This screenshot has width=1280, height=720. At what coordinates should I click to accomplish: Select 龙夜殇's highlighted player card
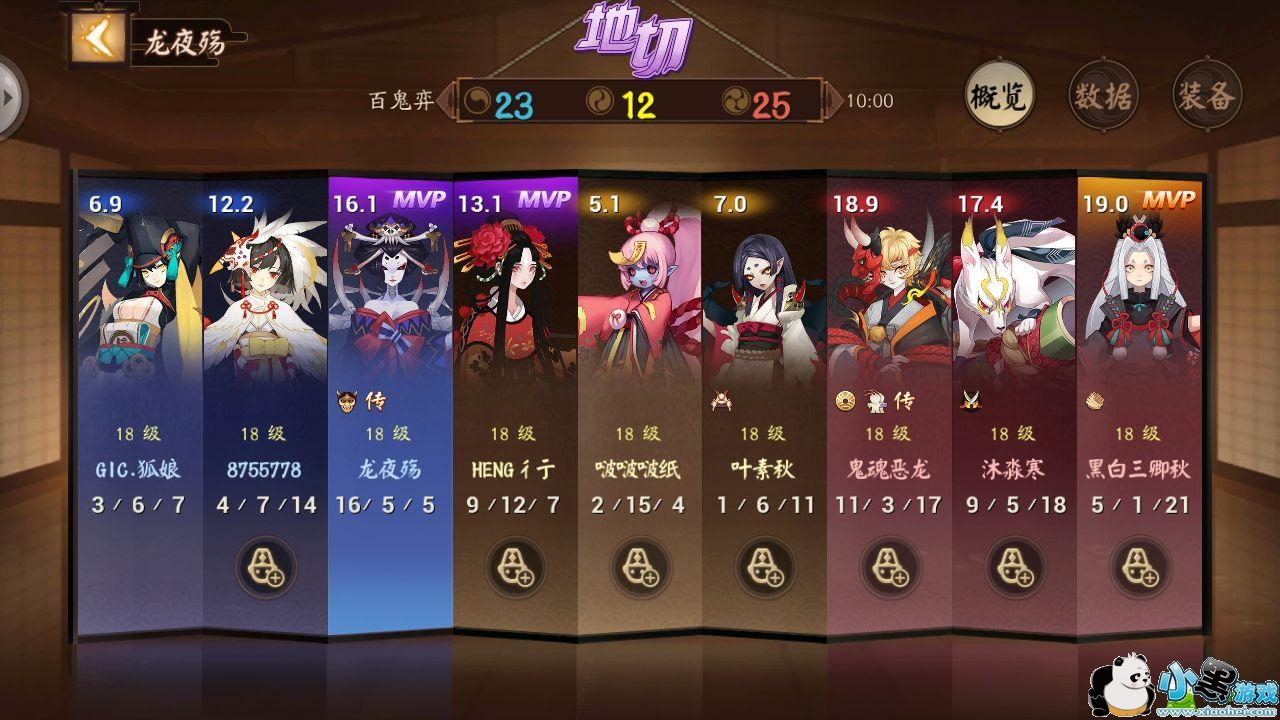[390, 400]
